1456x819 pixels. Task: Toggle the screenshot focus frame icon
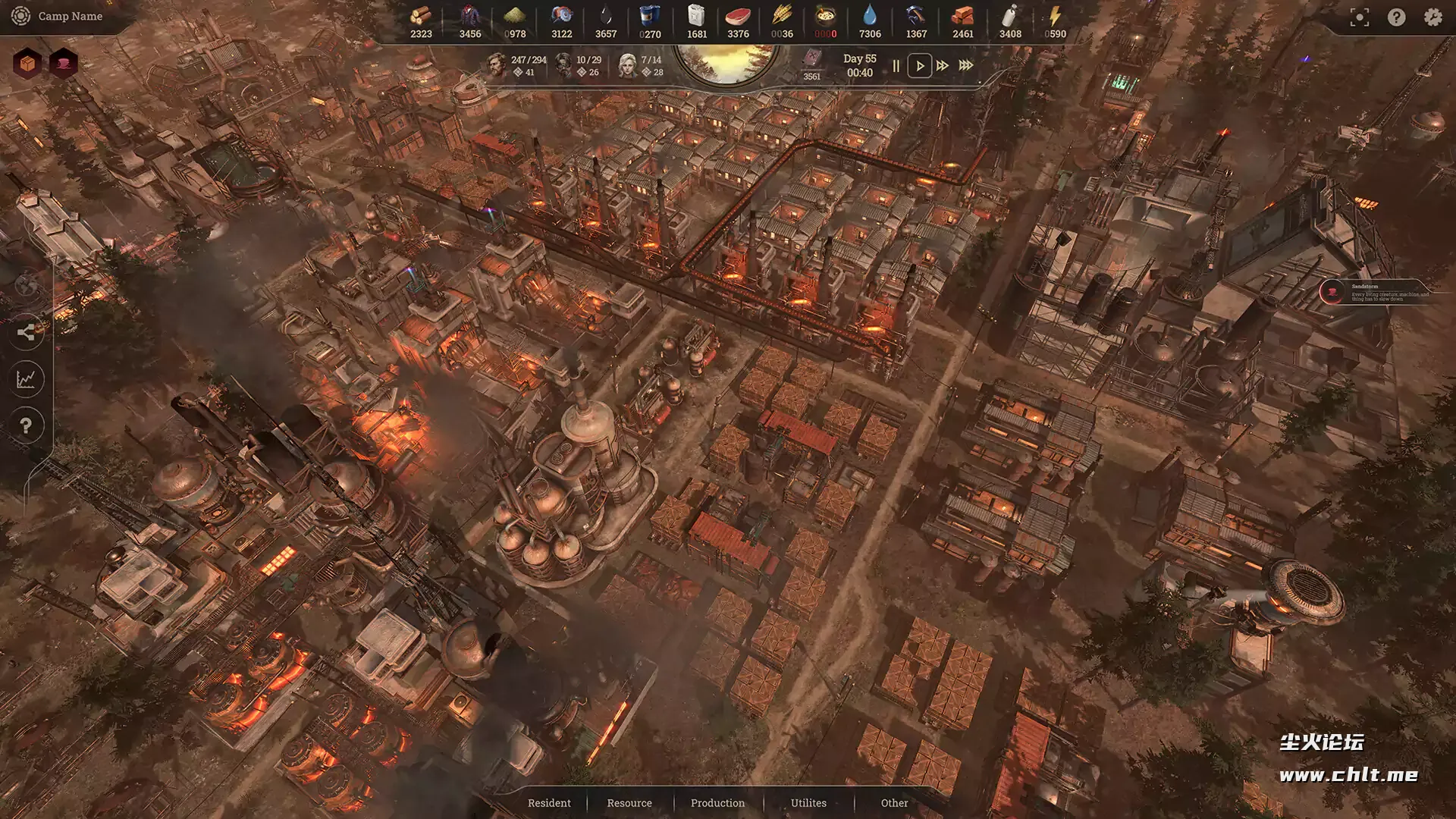[1360, 17]
